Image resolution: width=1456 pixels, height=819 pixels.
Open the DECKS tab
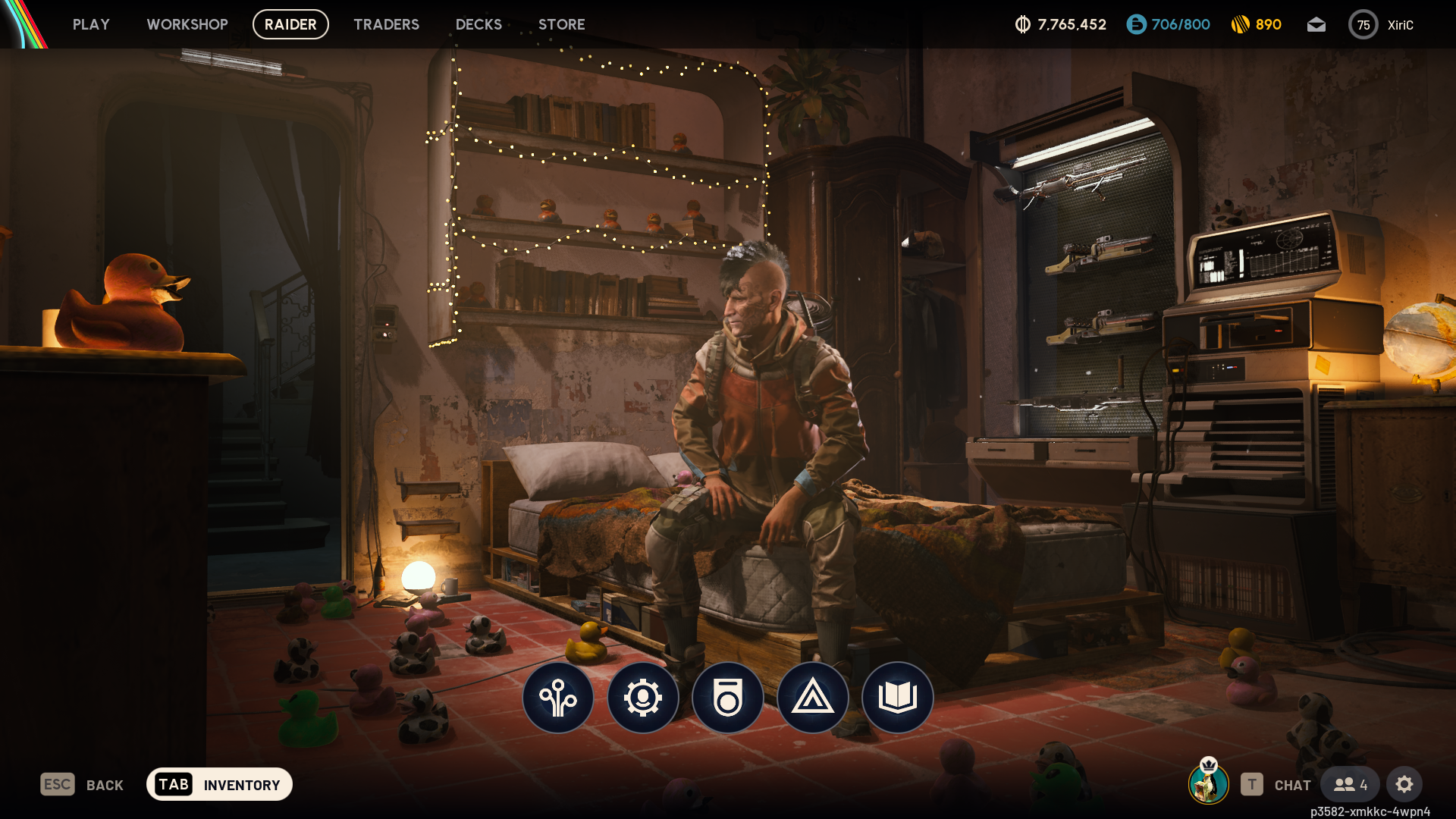point(479,24)
